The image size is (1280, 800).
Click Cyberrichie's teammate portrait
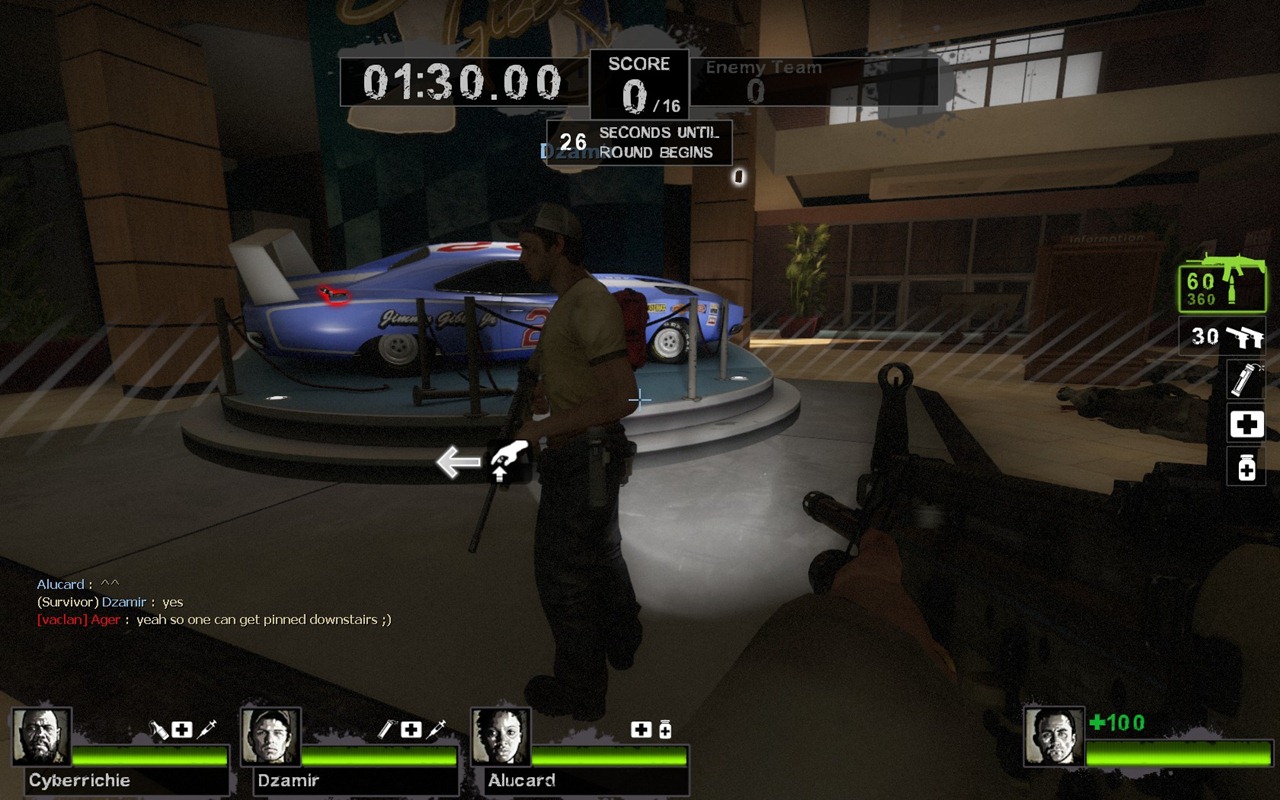point(42,737)
